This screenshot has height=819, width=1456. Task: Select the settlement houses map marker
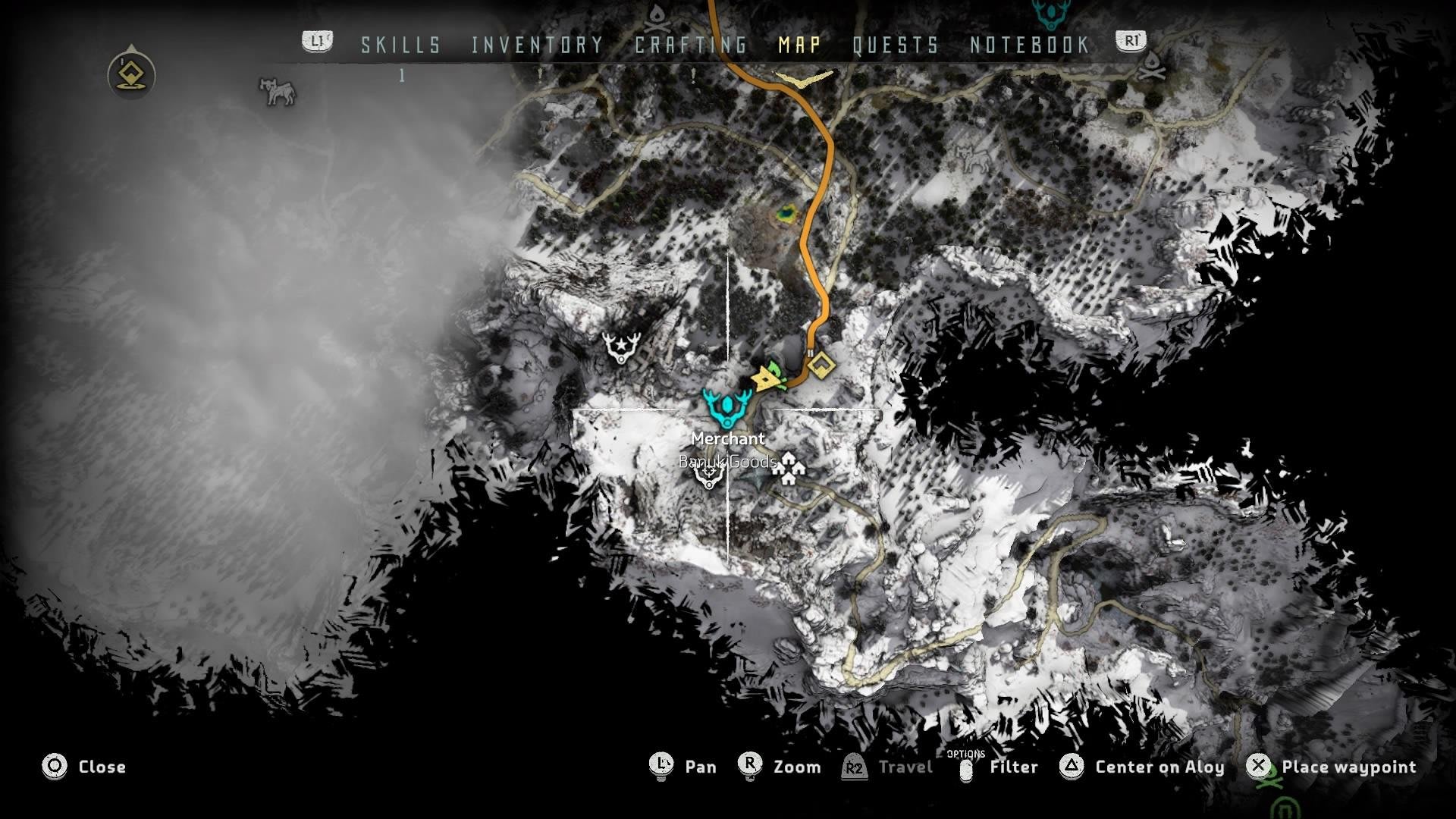[789, 468]
